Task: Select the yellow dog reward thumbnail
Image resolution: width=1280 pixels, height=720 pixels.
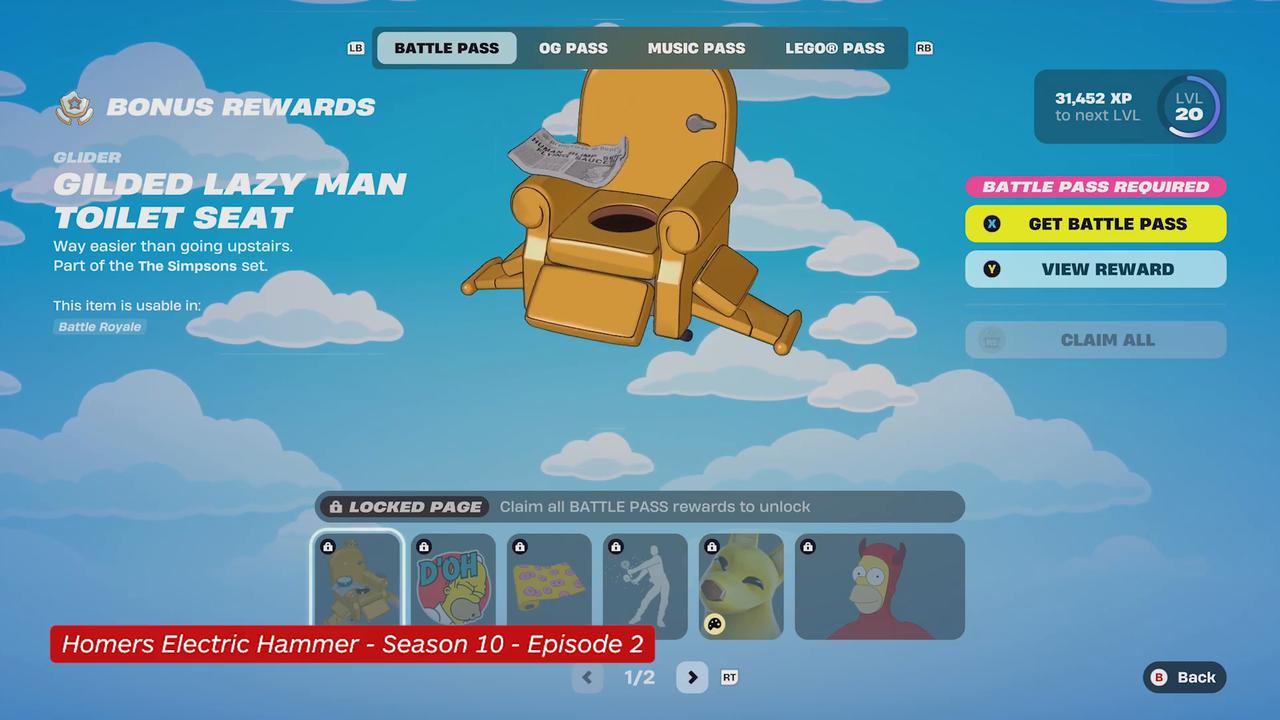Action: pos(741,586)
